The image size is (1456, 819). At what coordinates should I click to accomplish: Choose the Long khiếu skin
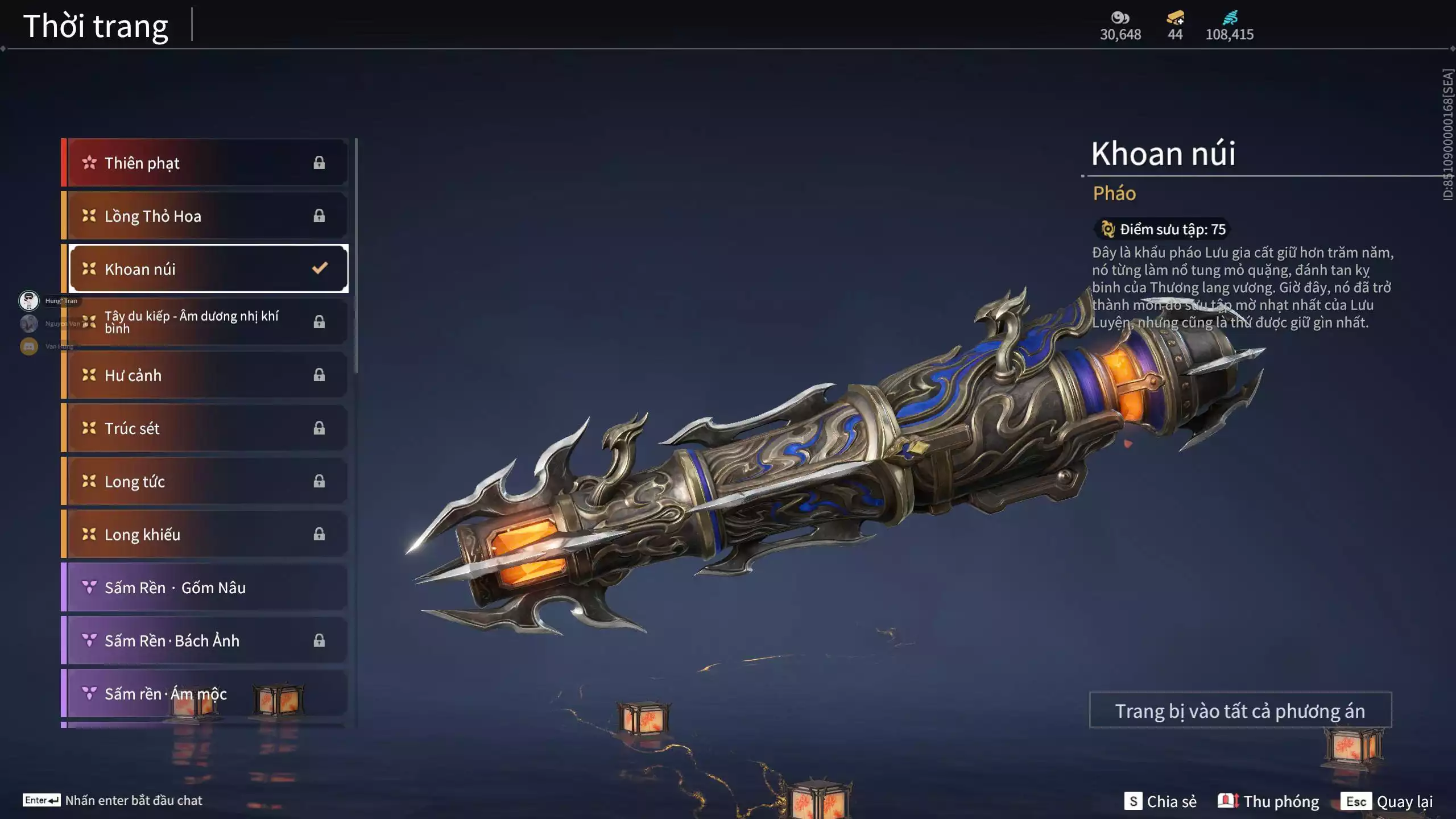pos(205,535)
